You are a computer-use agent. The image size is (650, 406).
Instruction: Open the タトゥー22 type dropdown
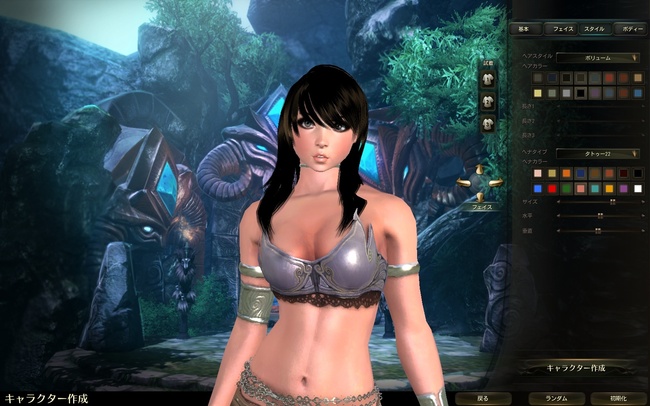(598, 153)
